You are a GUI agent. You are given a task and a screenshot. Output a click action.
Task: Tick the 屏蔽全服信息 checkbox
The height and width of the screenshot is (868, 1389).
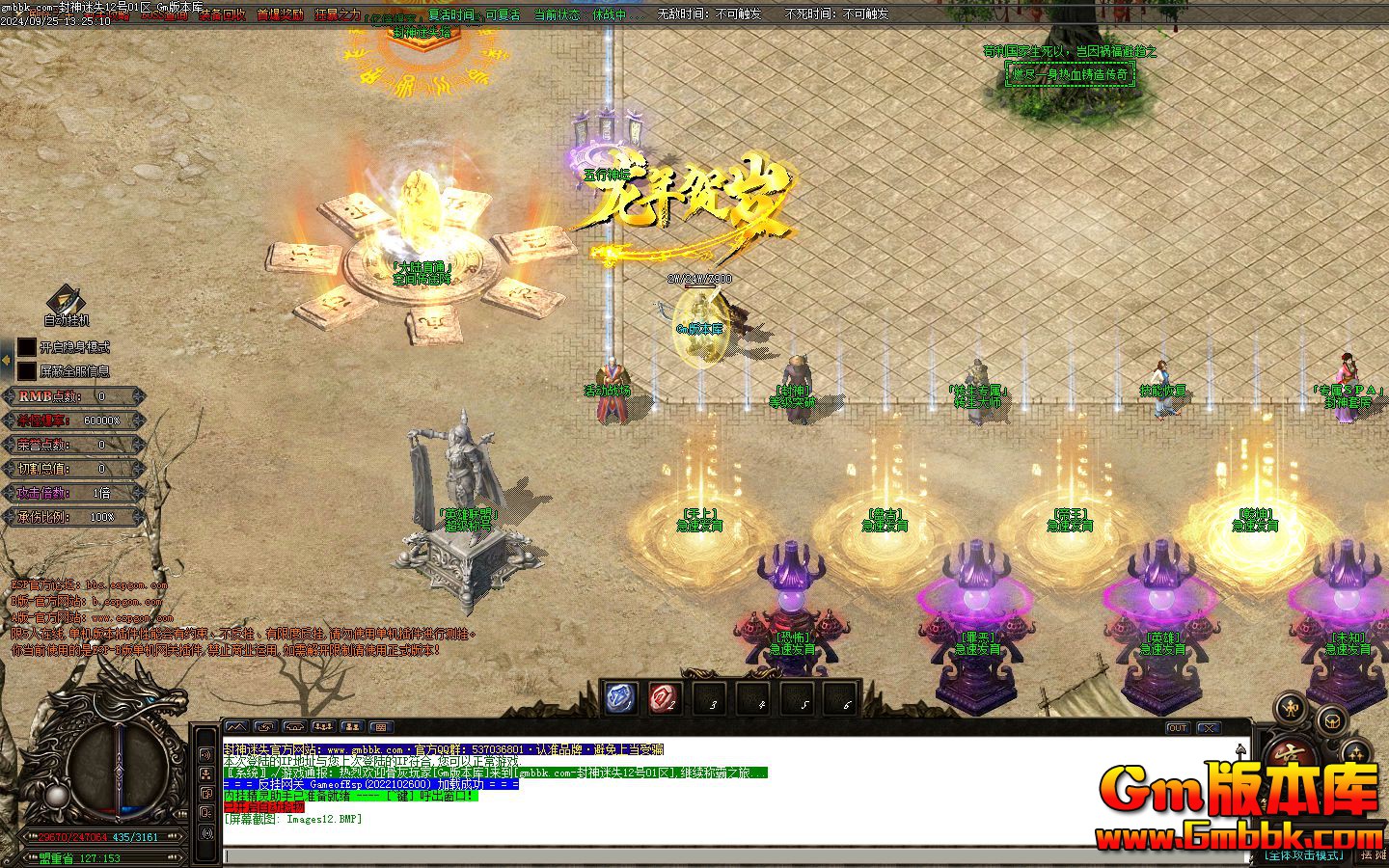click(27, 371)
